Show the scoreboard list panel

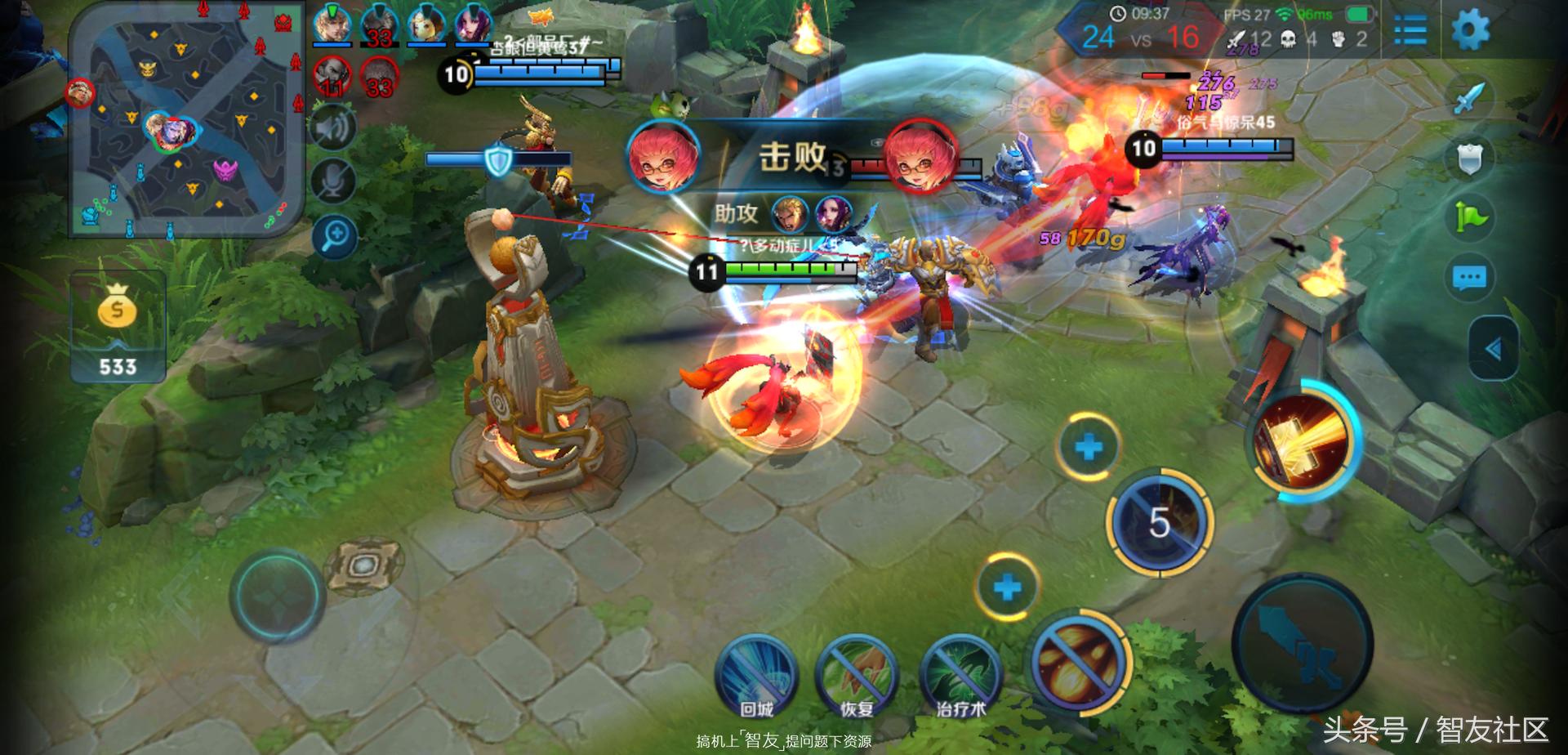coord(1410,31)
